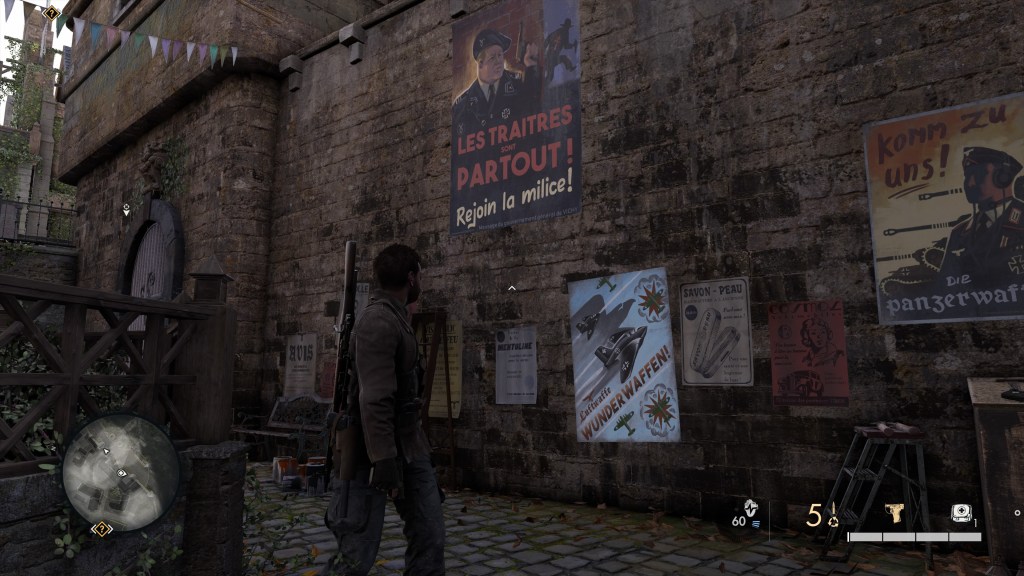Select the question mark marker below minimap
Screen dimensions: 1024x576
click(101, 528)
